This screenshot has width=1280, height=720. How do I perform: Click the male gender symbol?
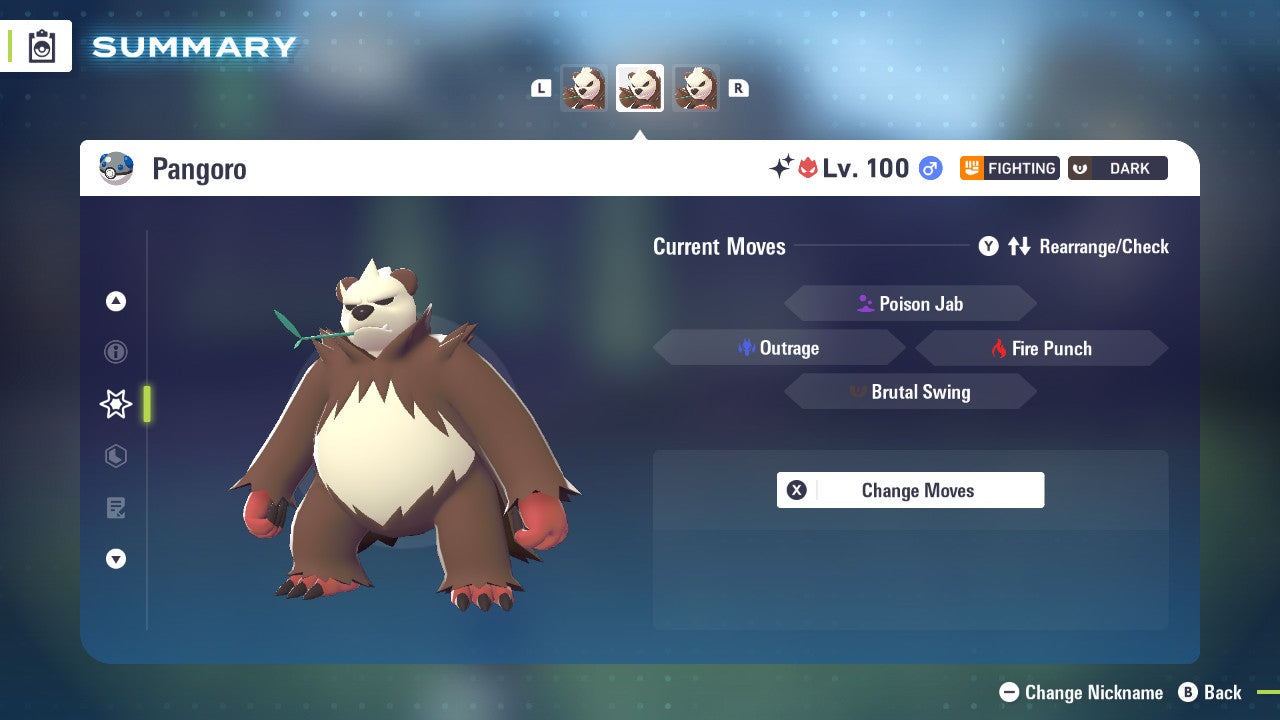pyautogui.click(x=930, y=168)
